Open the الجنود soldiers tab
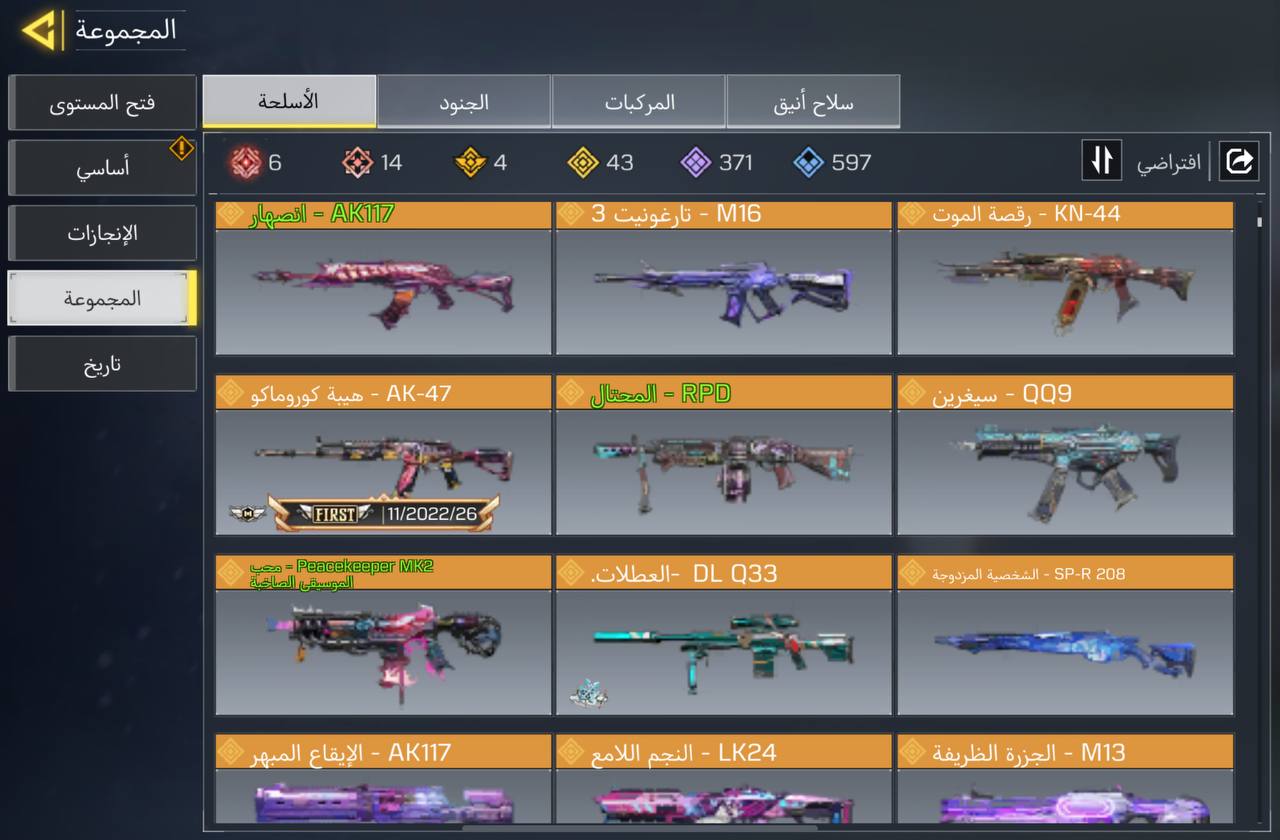The height and width of the screenshot is (840, 1280). pos(464,102)
